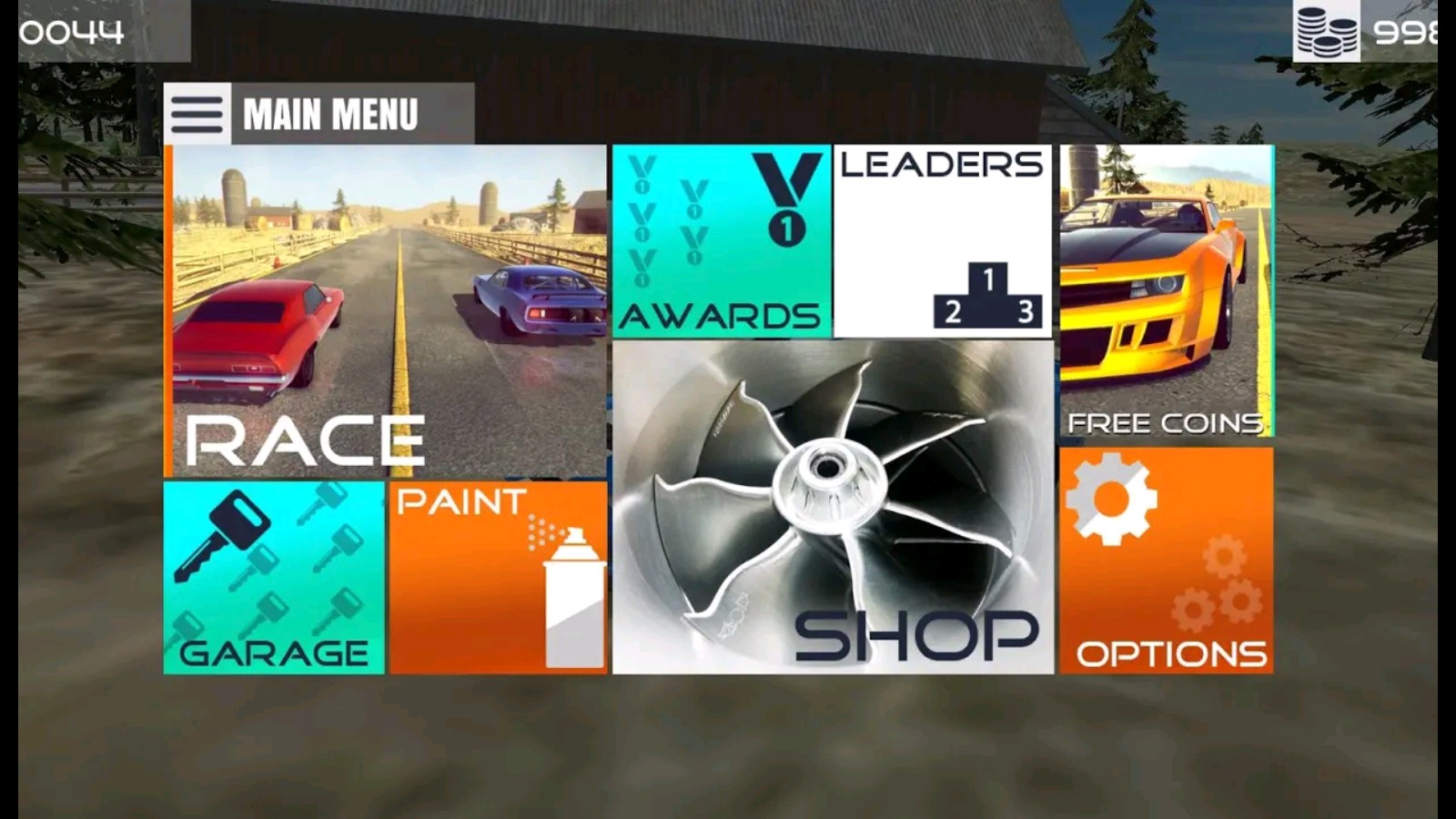Tap the coin stack icon

[1326, 31]
